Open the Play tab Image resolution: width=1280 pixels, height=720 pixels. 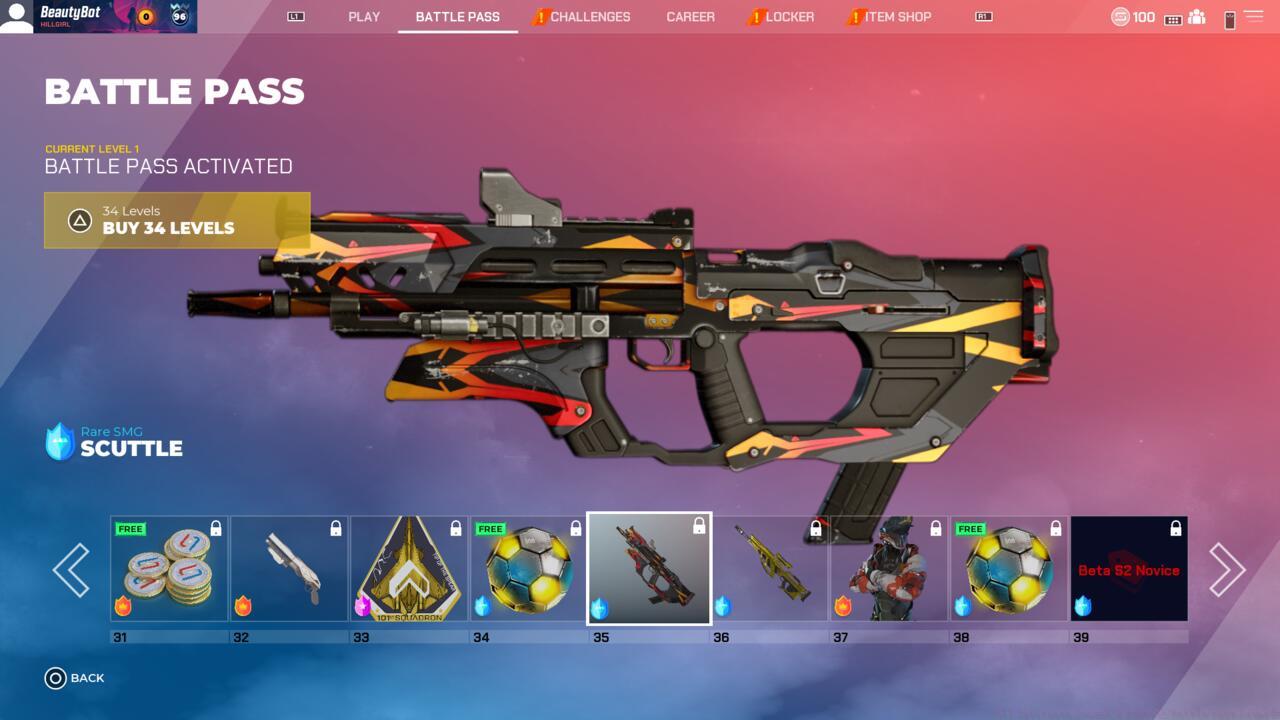pyautogui.click(x=364, y=17)
